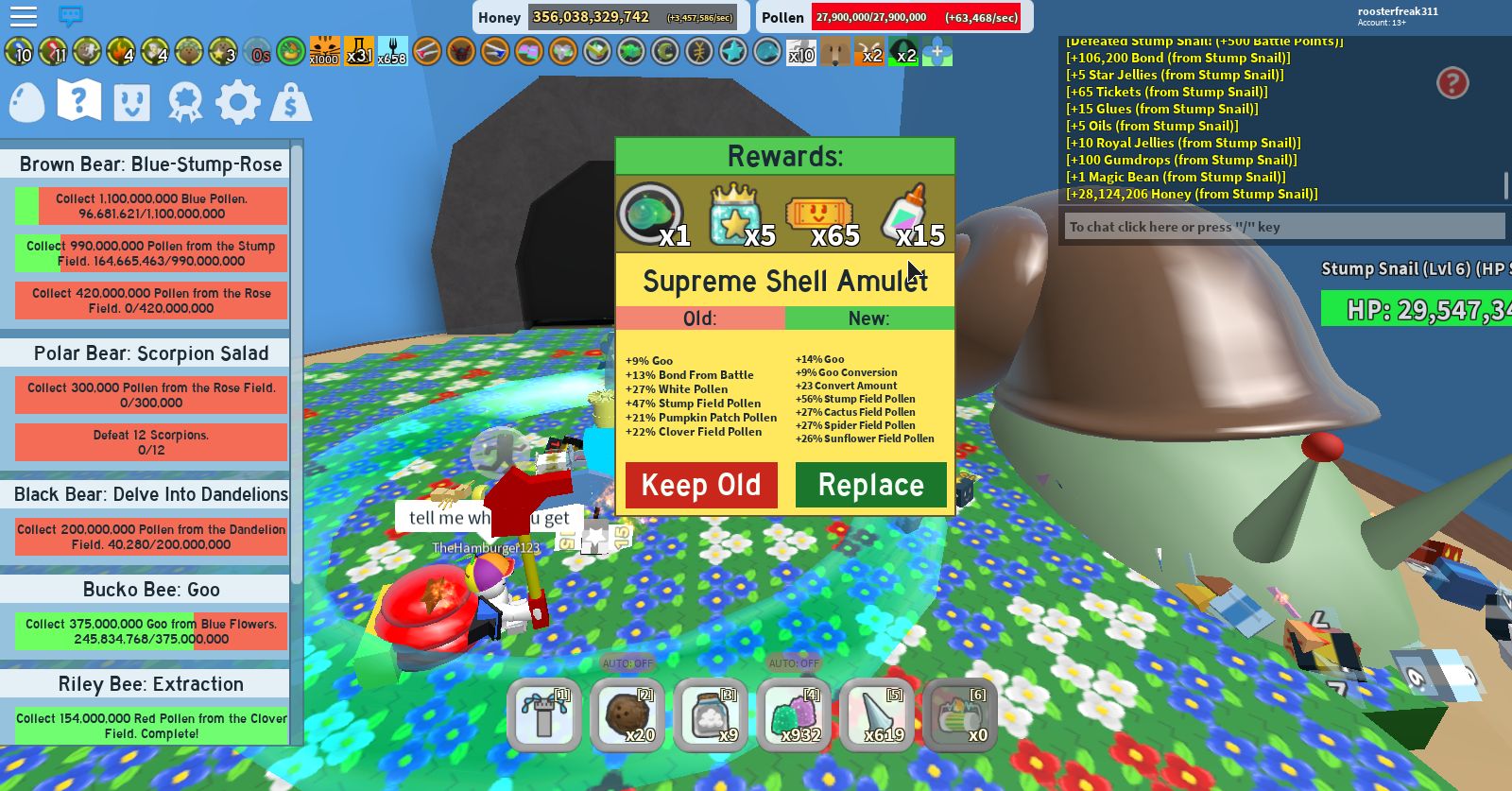Open the settings gear menu
The width and height of the screenshot is (1512, 791).
click(x=239, y=101)
